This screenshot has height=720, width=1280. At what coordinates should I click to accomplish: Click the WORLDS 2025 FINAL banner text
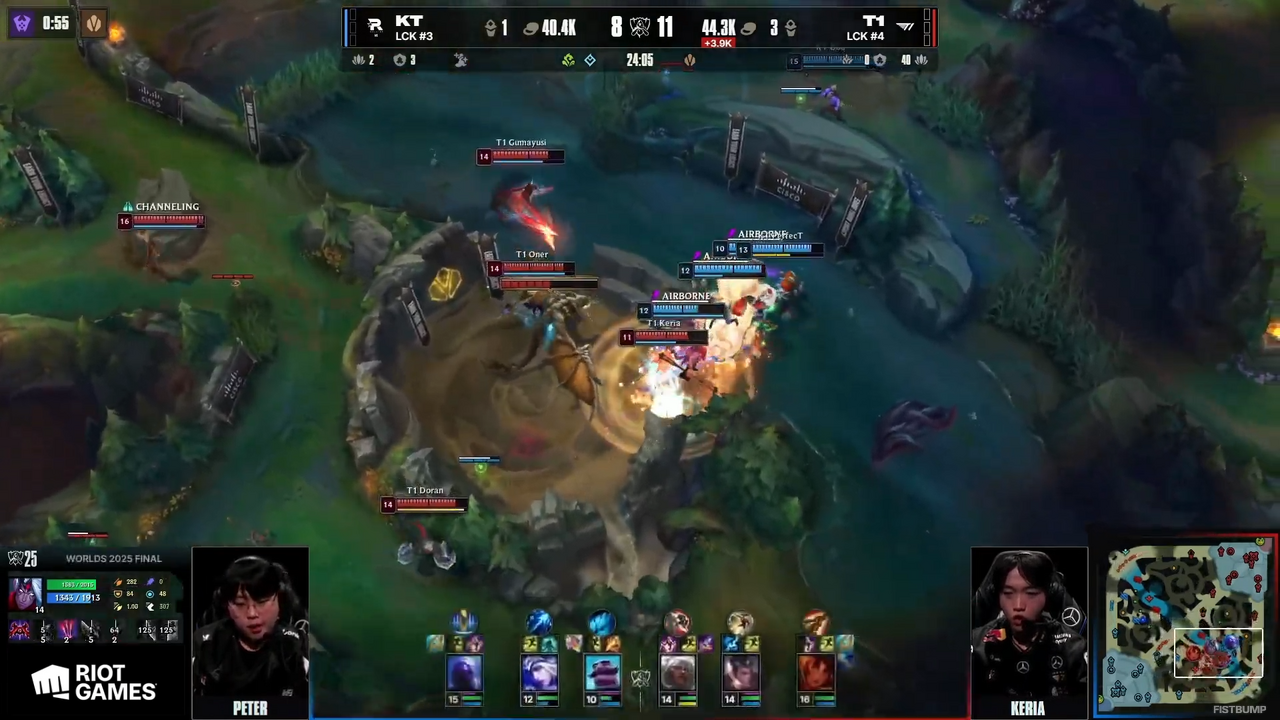[x=114, y=558]
